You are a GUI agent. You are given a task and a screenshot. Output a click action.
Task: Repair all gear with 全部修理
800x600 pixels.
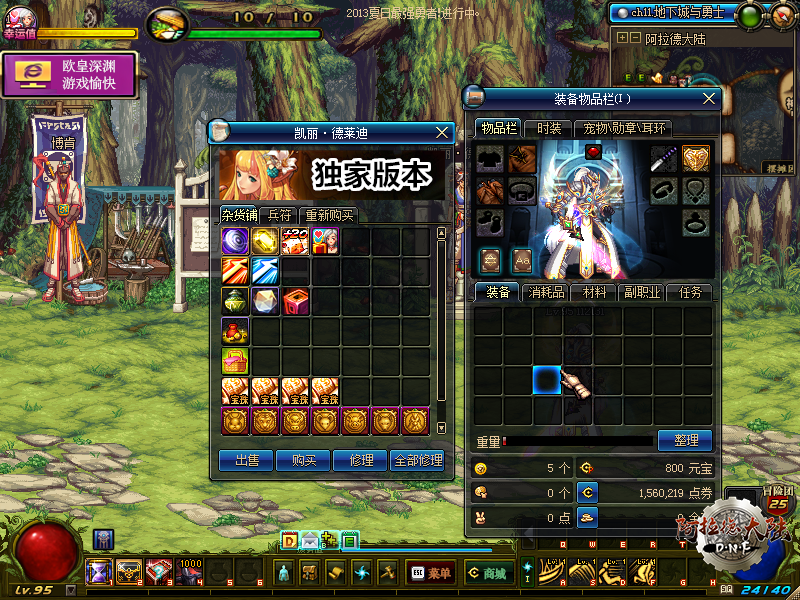[x=417, y=460]
